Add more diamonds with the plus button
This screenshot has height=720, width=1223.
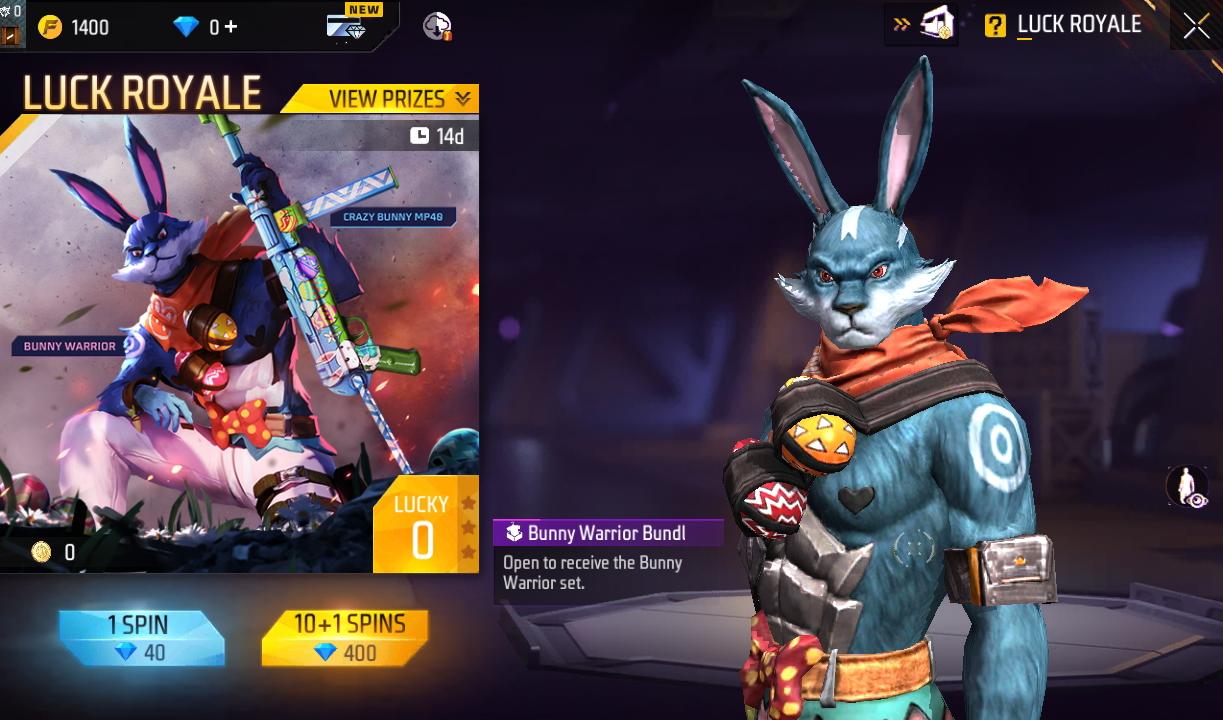coord(231,27)
